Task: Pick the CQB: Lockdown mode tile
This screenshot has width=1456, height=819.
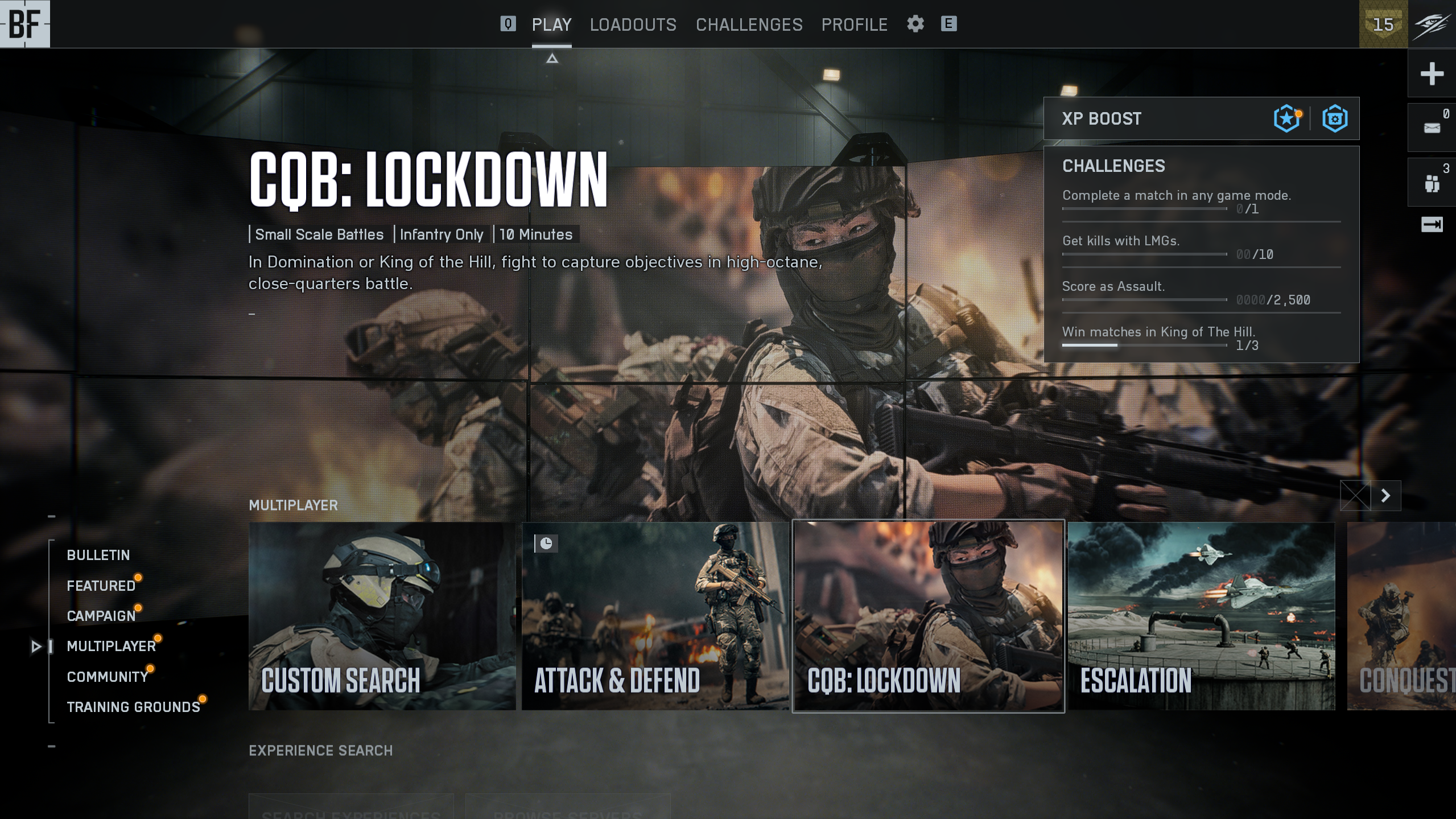Action: pos(928,616)
